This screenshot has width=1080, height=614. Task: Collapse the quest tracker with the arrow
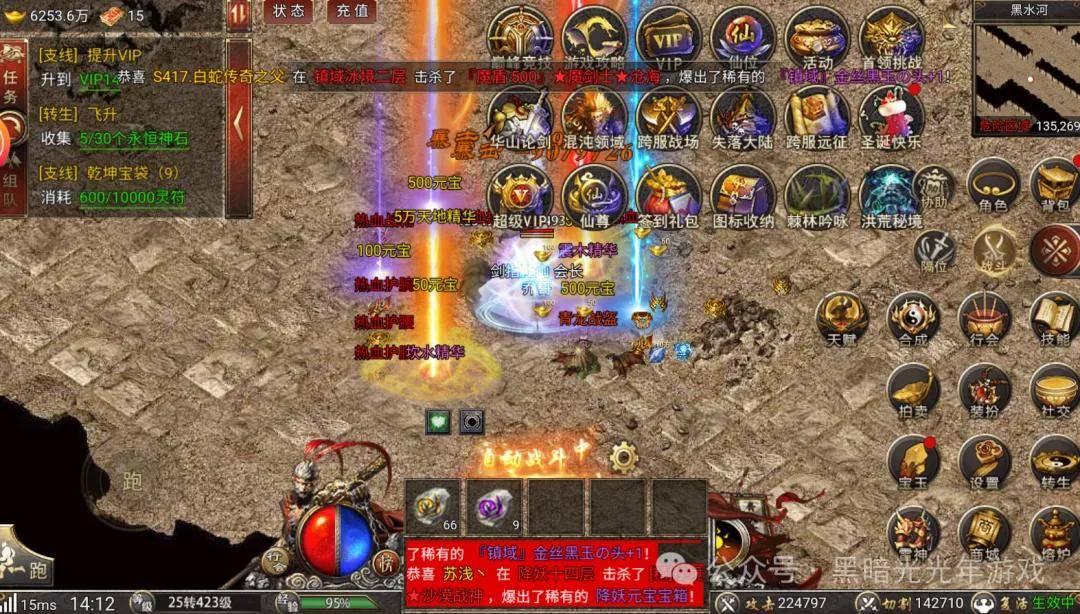click(x=238, y=124)
